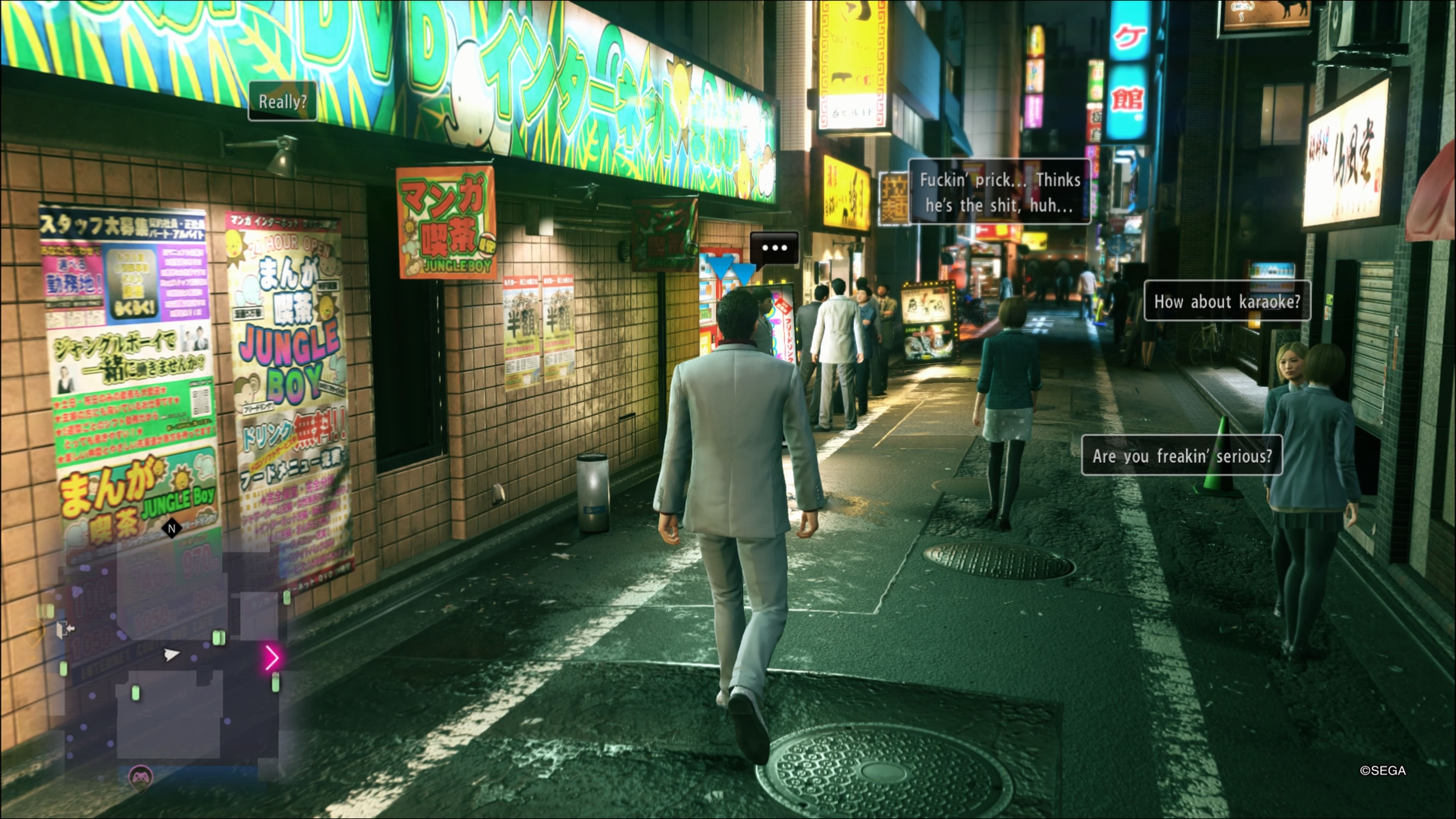Click the north compass diamond marker

tap(172, 529)
